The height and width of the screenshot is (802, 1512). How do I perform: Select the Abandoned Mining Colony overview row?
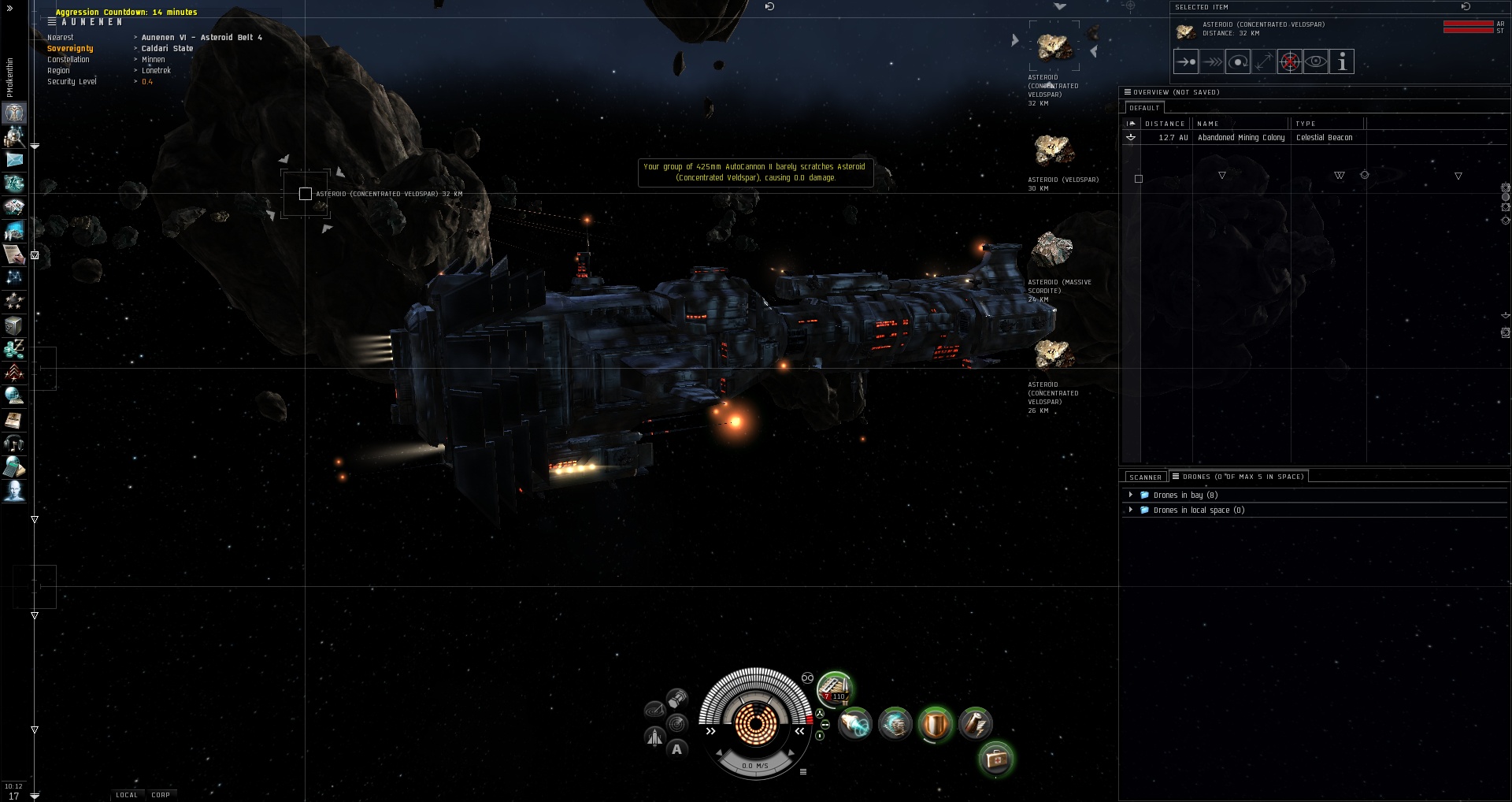tap(1240, 138)
